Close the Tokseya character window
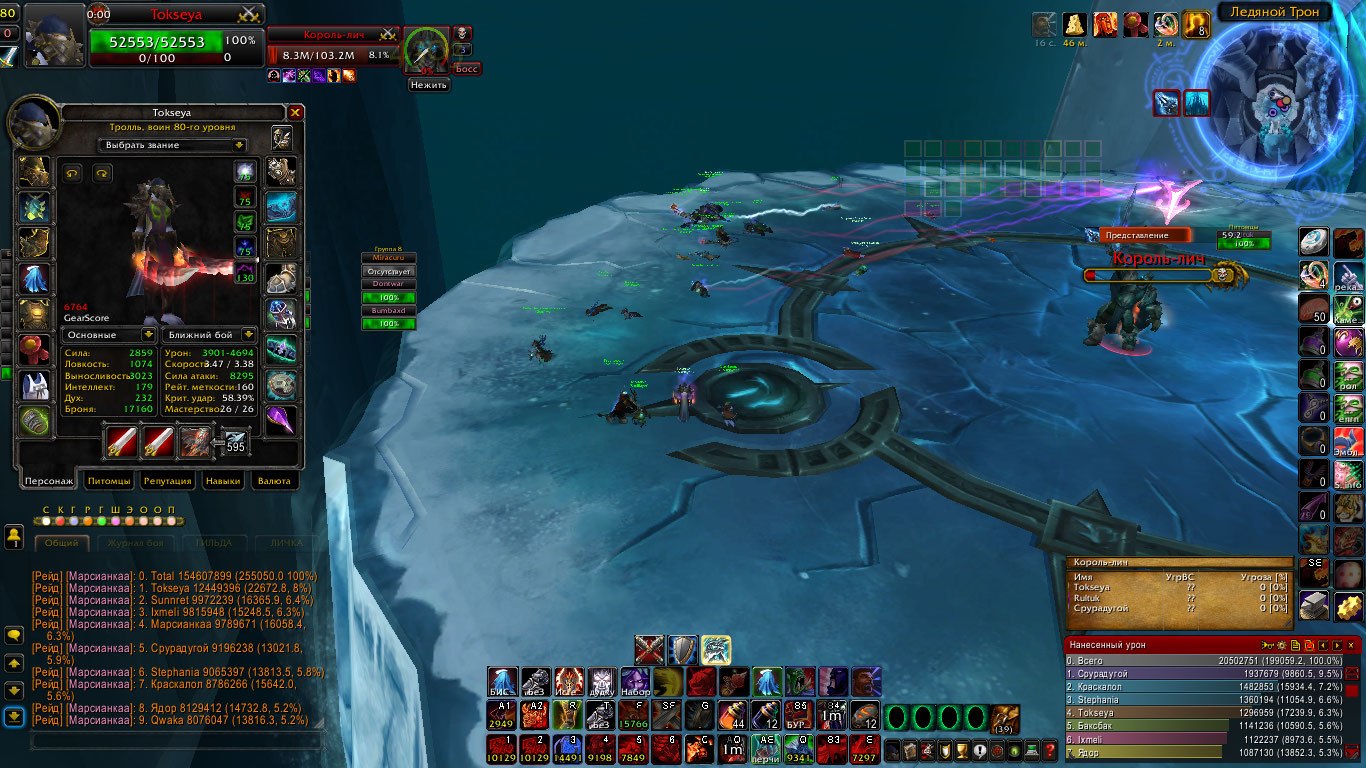This screenshot has width=1366, height=768. point(295,113)
